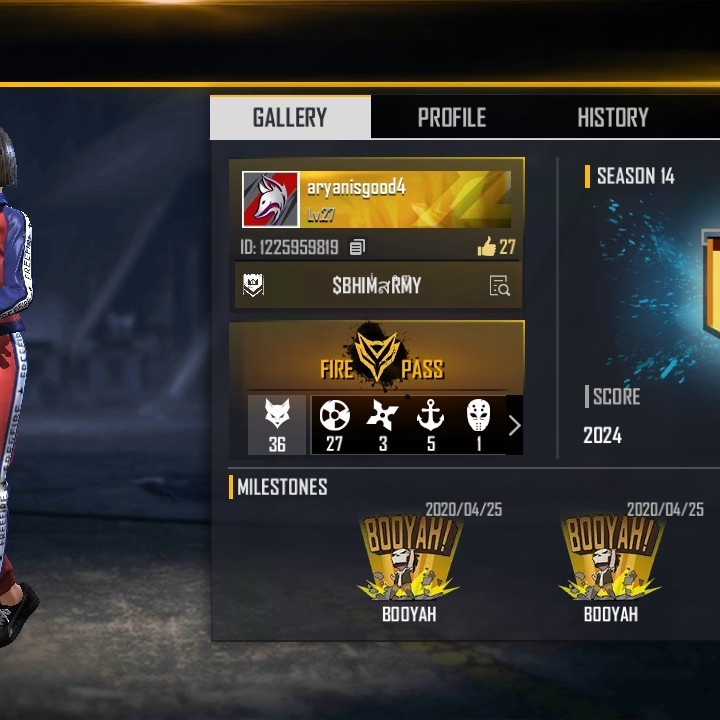Pick the anchor badge showing 5
The image size is (720, 720).
431,424
